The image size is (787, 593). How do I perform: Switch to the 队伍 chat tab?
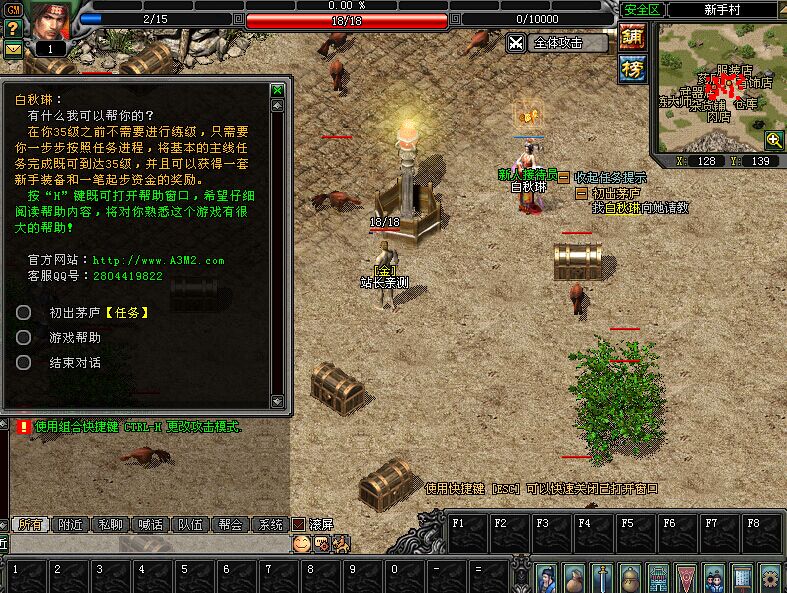tap(191, 524)
